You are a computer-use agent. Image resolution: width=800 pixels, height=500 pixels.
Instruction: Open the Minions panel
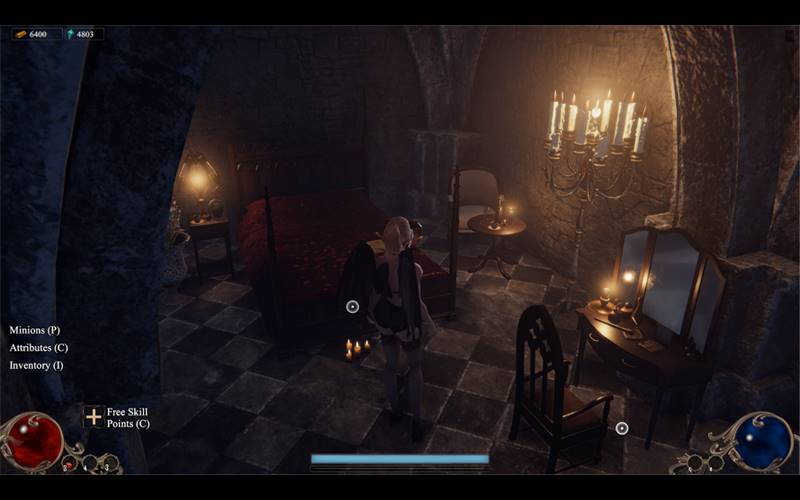click(x=35, y=329)
